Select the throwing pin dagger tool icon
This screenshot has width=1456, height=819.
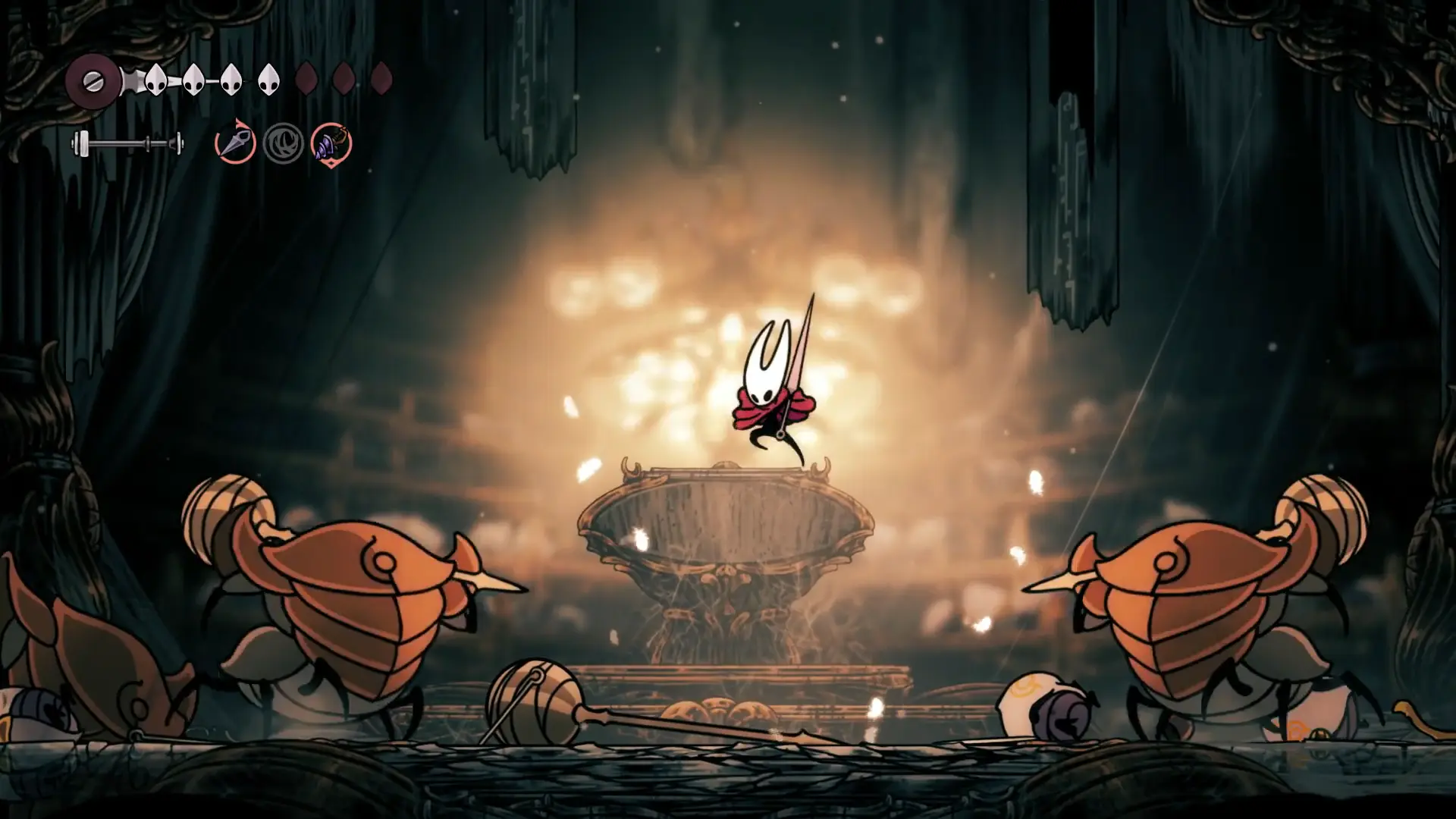coord(235,143)
